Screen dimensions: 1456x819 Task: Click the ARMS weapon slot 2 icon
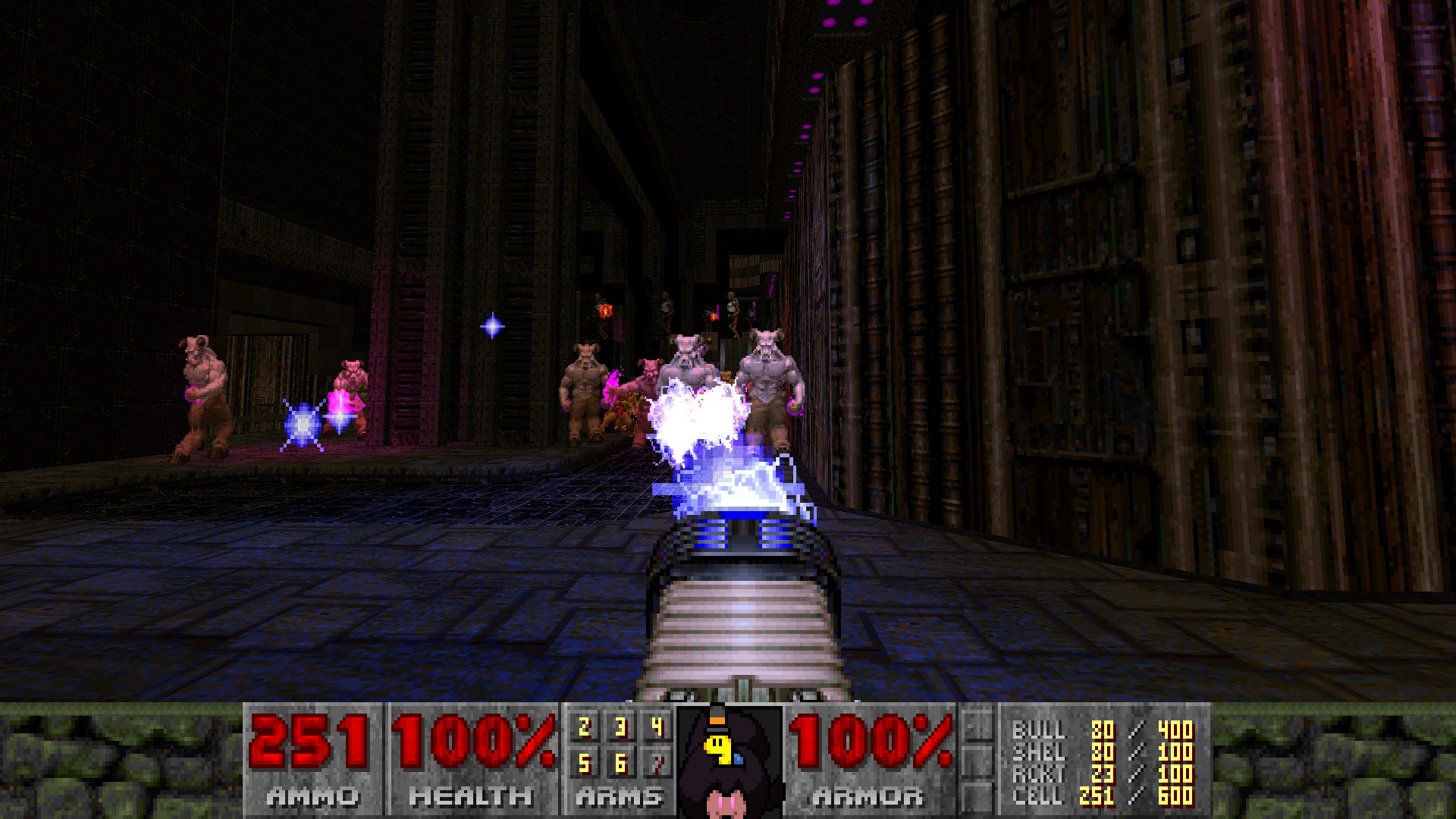coord(584,726)
